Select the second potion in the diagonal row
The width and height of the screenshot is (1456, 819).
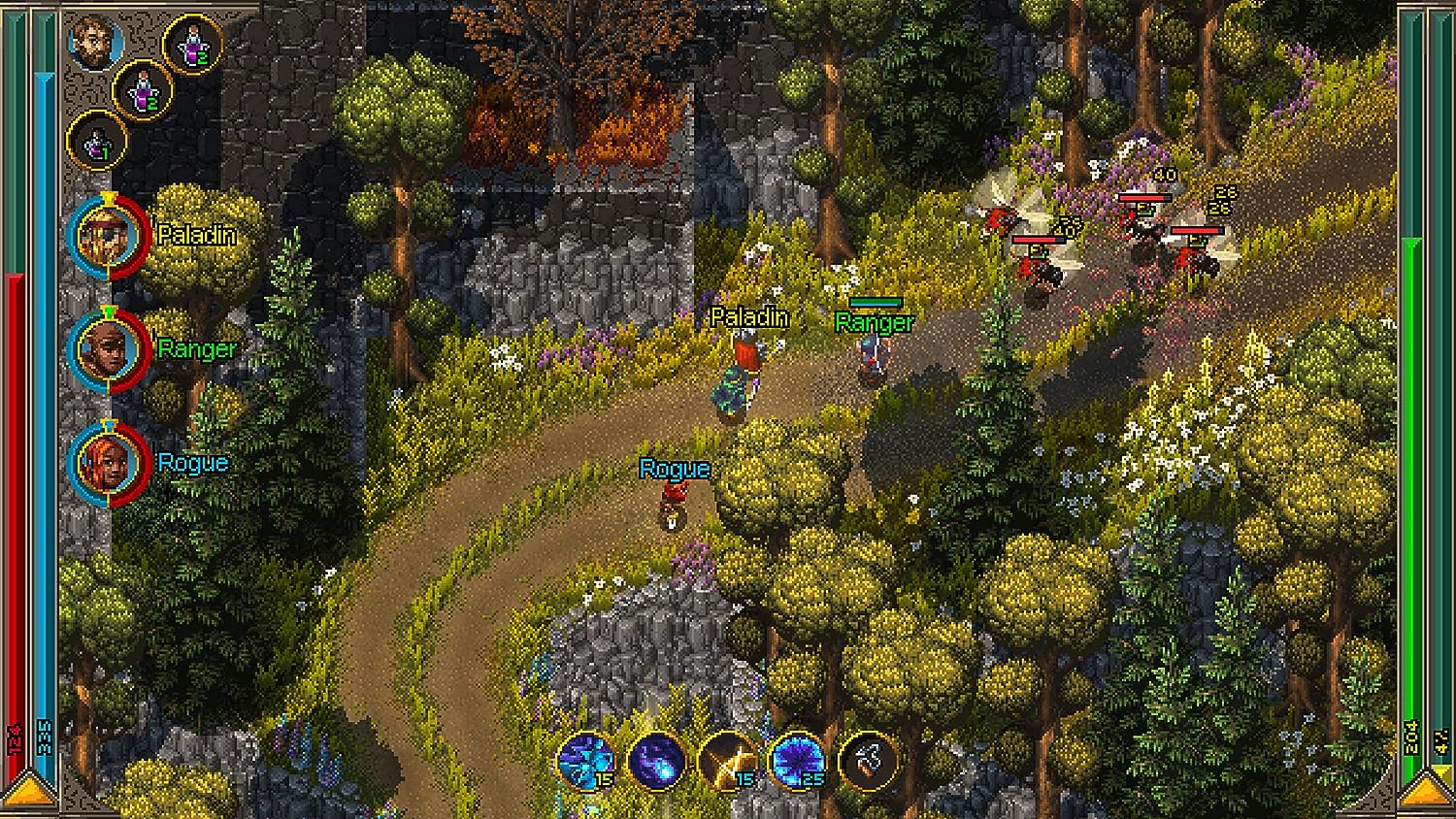(x=144, y=93)
